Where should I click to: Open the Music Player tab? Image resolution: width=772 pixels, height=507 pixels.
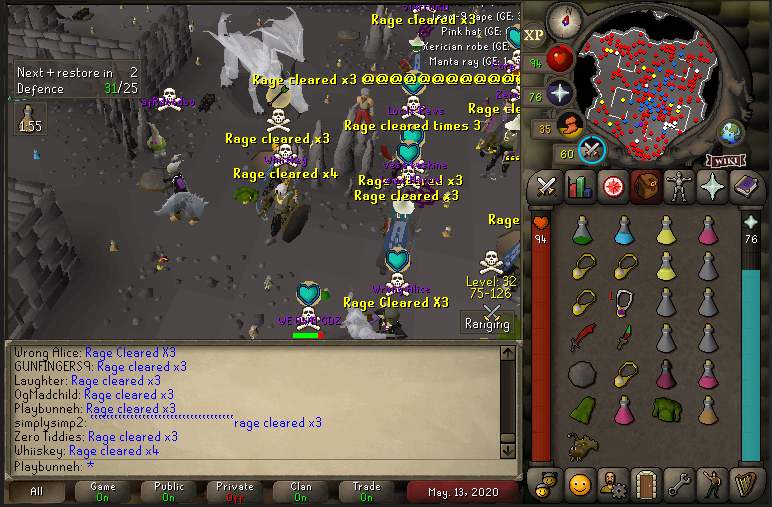tap(745, 483)
